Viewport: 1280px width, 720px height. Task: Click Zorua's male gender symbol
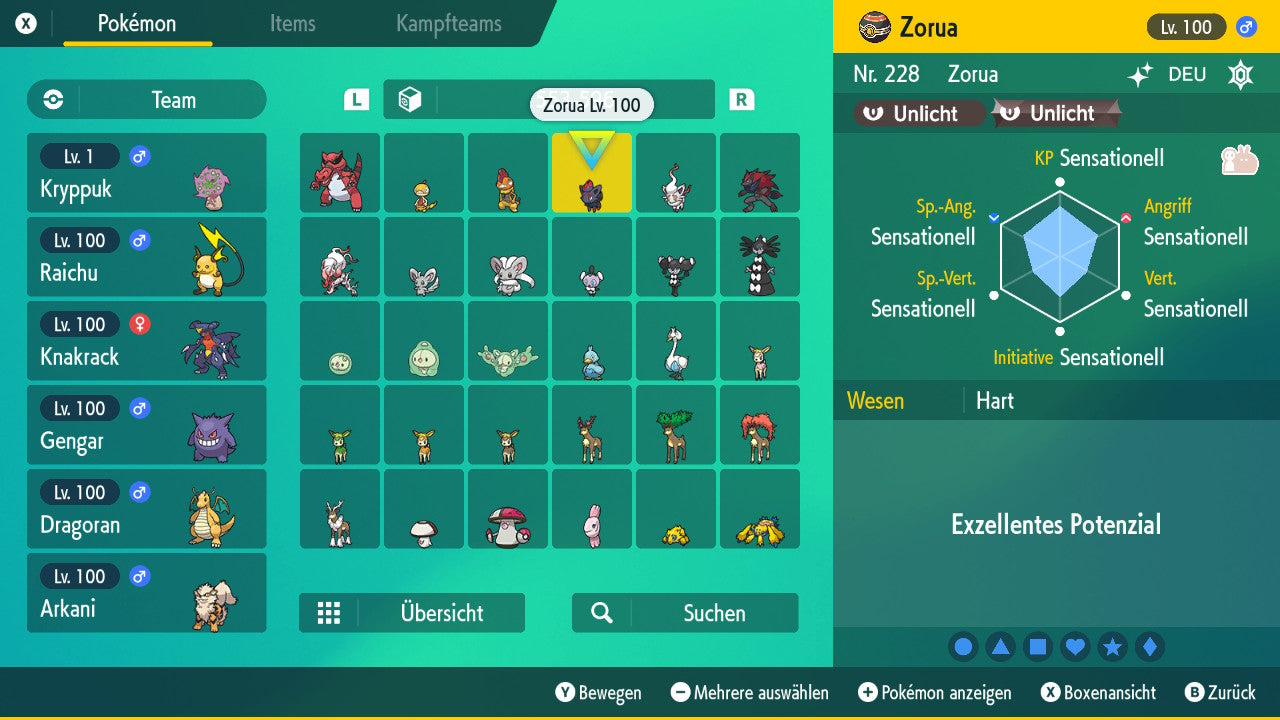[x=1246, y=27]
